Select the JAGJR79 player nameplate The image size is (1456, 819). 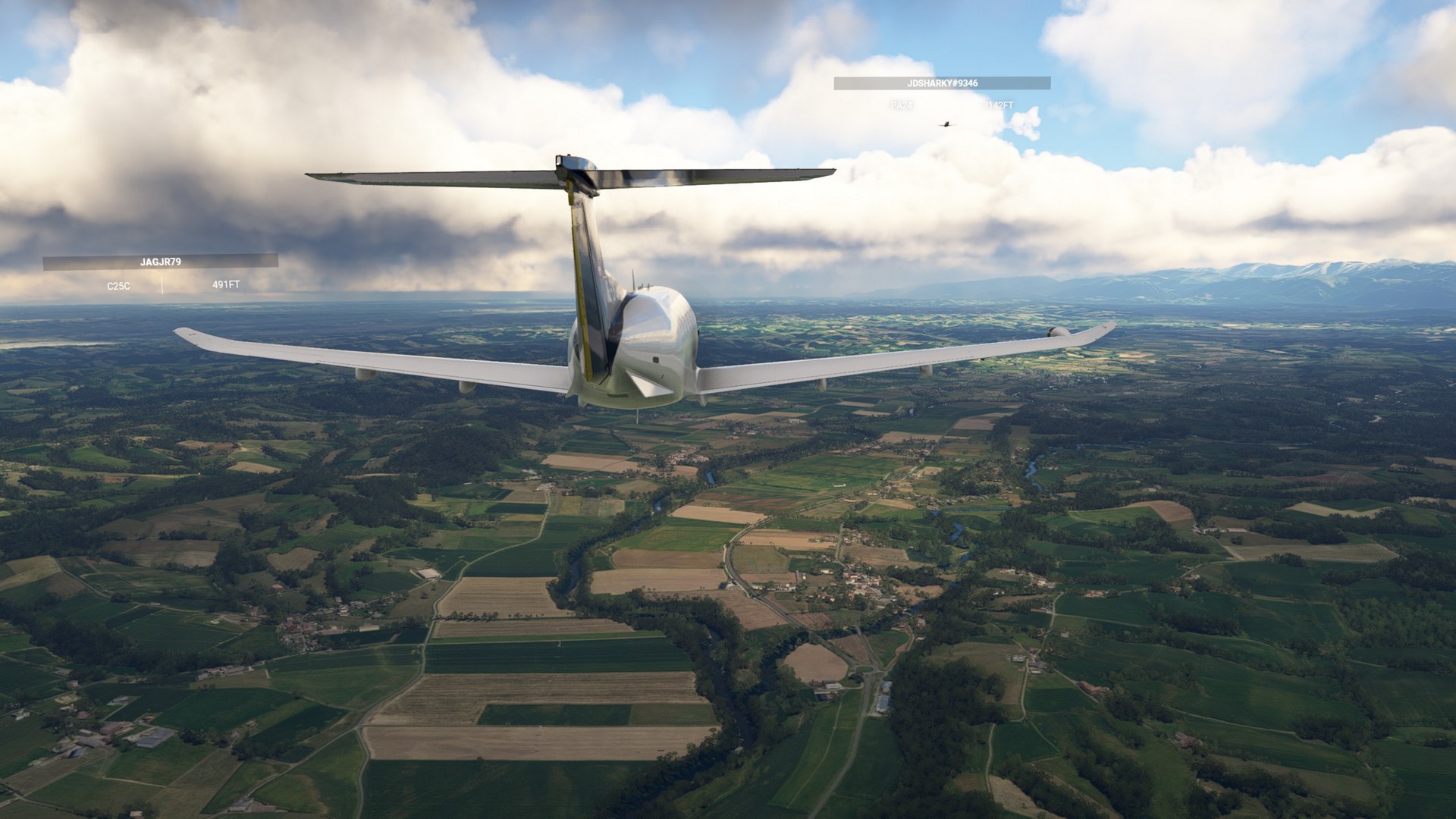click(x=161, y=262)
